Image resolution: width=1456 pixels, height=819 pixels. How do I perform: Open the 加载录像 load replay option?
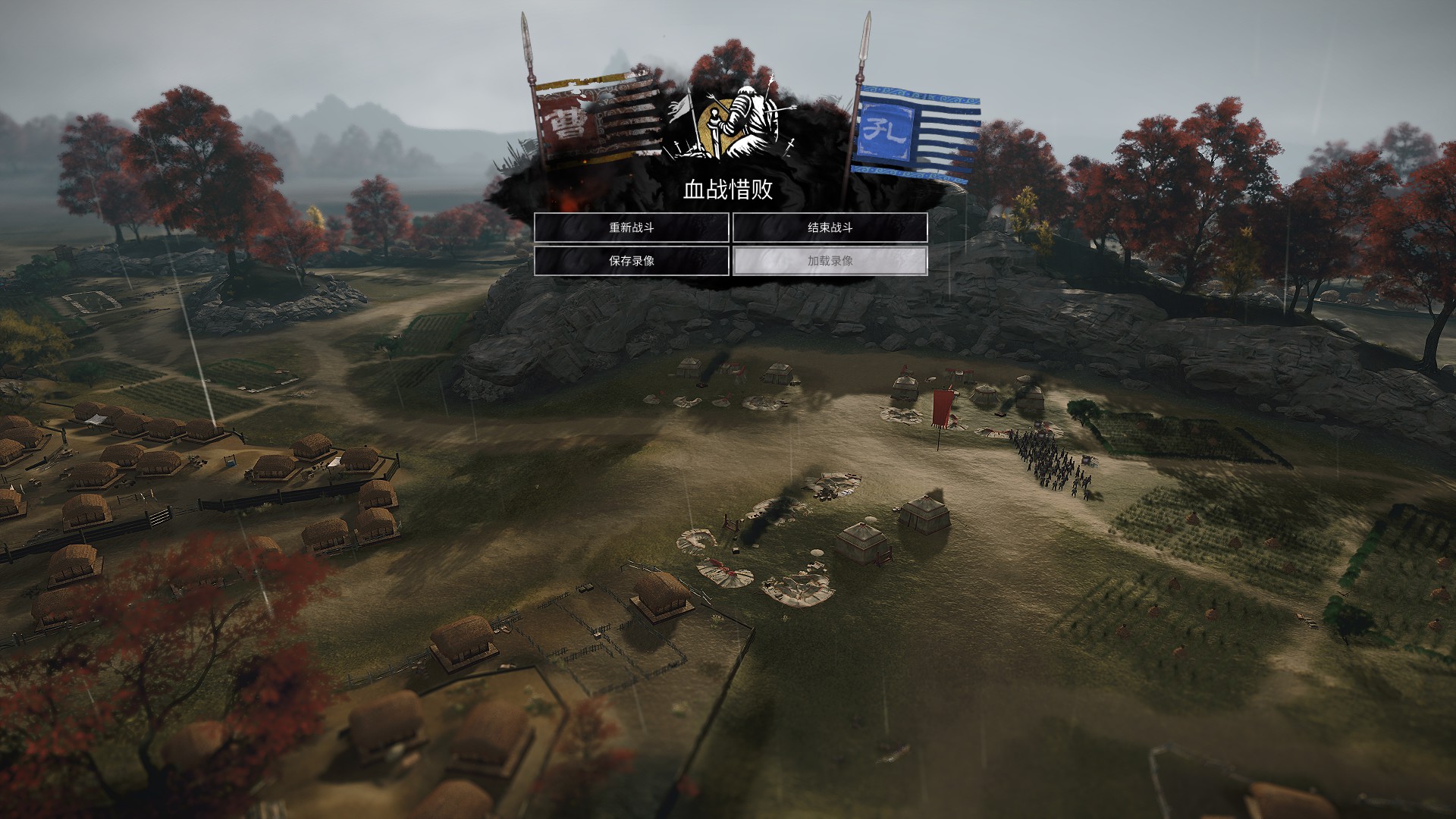click(830, 261)
